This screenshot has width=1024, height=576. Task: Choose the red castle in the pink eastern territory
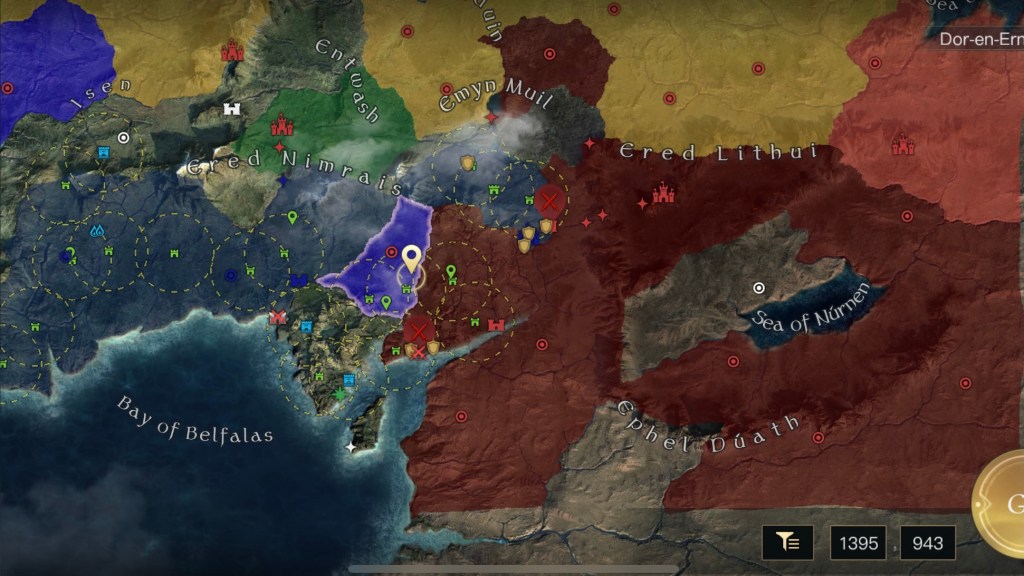click(903, 146)
